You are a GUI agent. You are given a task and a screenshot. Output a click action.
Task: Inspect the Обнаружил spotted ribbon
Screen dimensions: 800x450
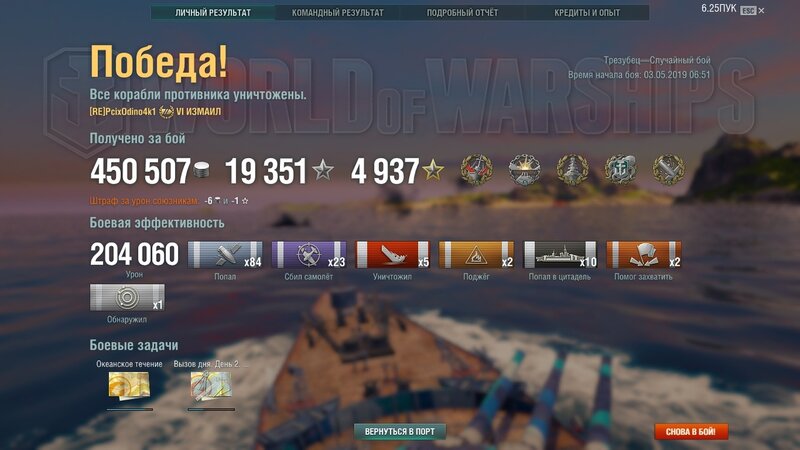pyautogui.click(x=127, y=298)
